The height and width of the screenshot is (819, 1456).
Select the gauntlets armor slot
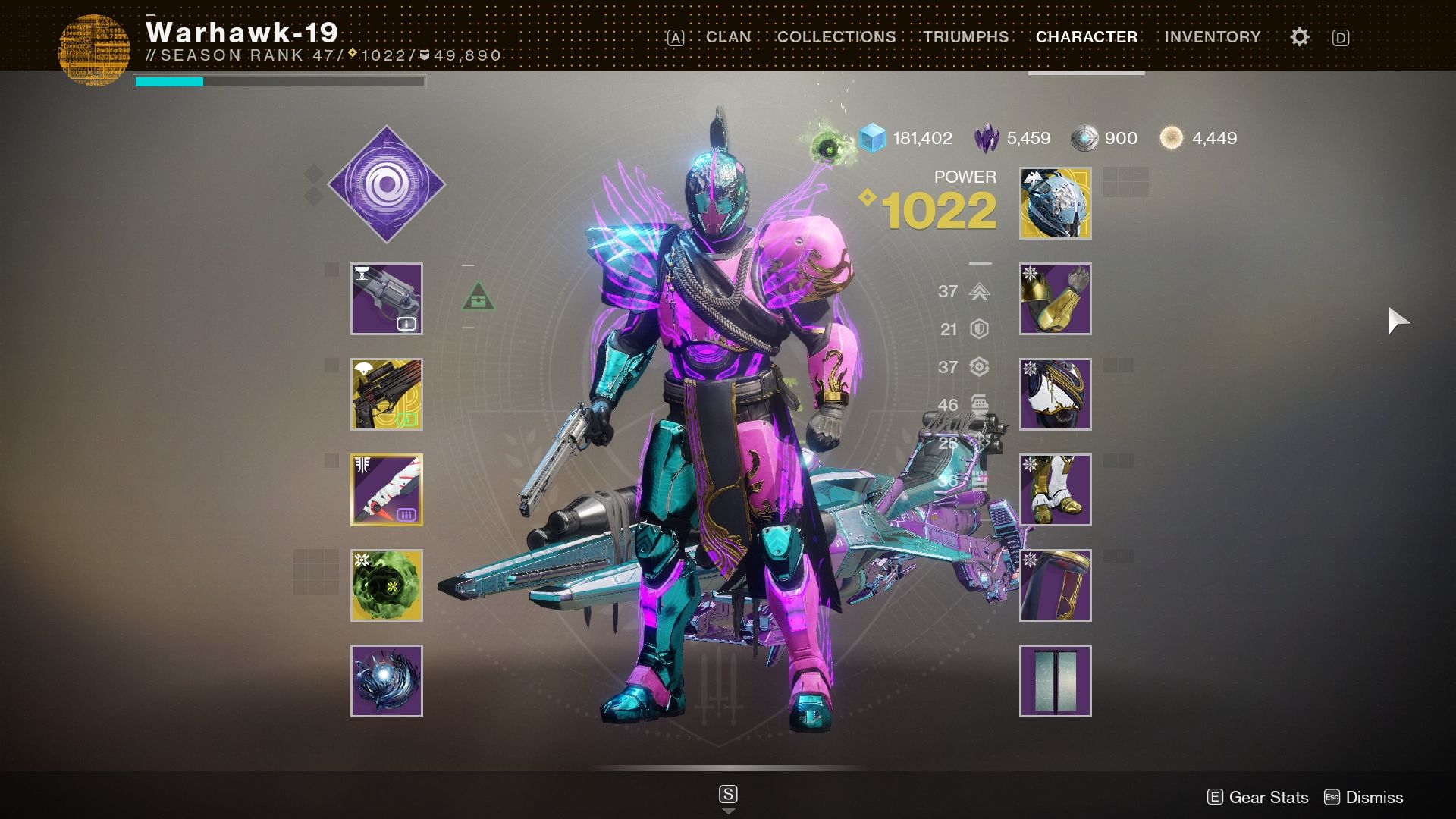1055,299
